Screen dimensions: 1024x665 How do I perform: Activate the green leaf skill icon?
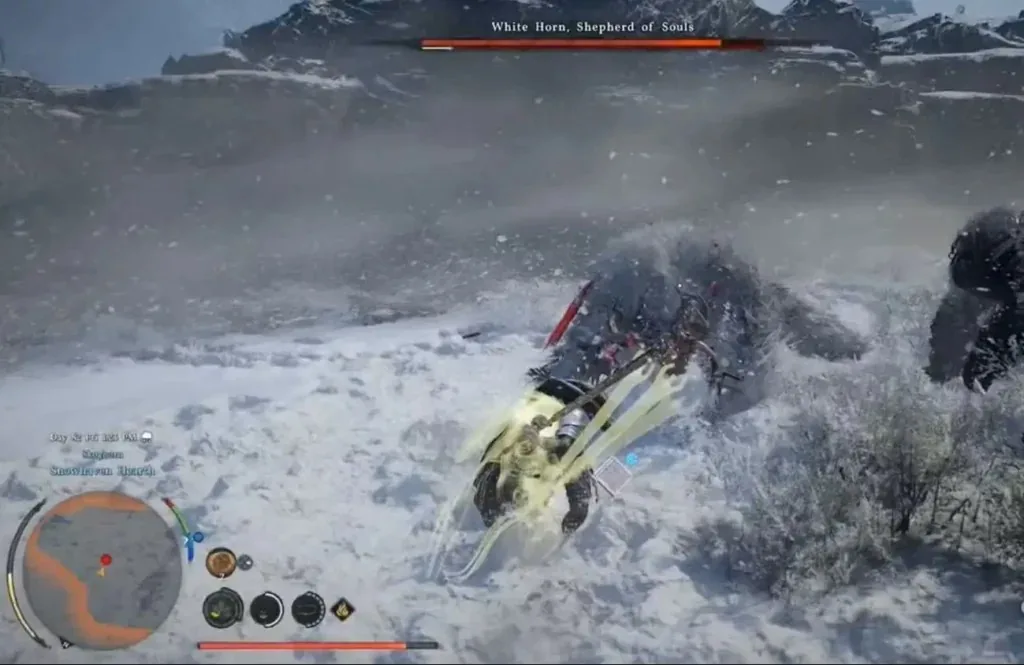click(x=223, y=607)
